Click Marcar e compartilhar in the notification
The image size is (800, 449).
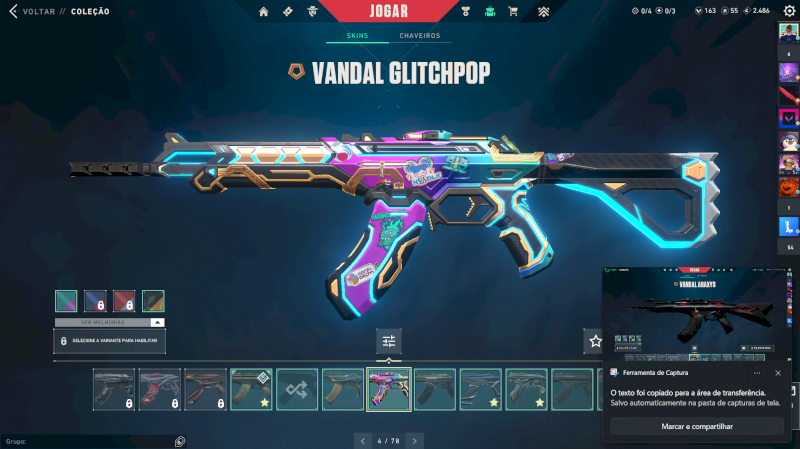(697, 426)
